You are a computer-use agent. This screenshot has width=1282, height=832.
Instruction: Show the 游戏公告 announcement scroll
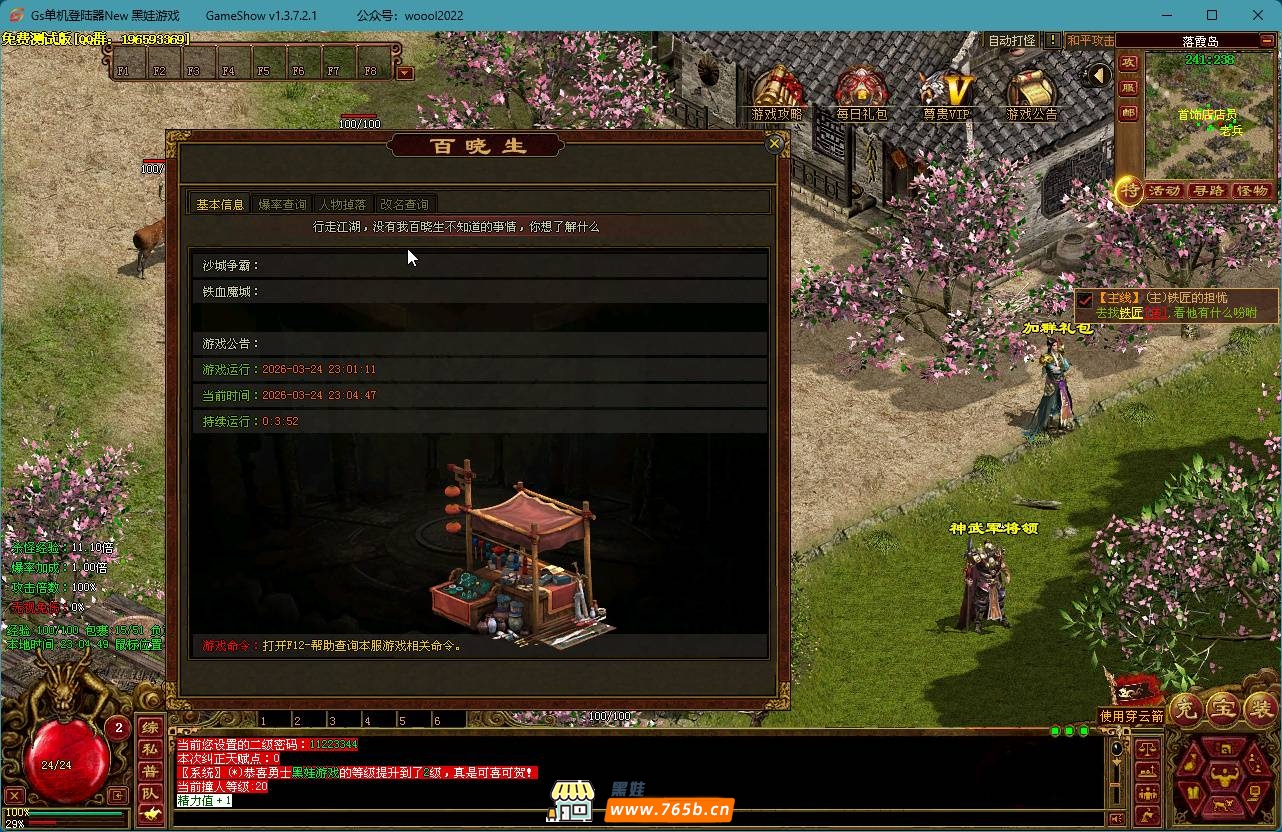coord(1031,94)
